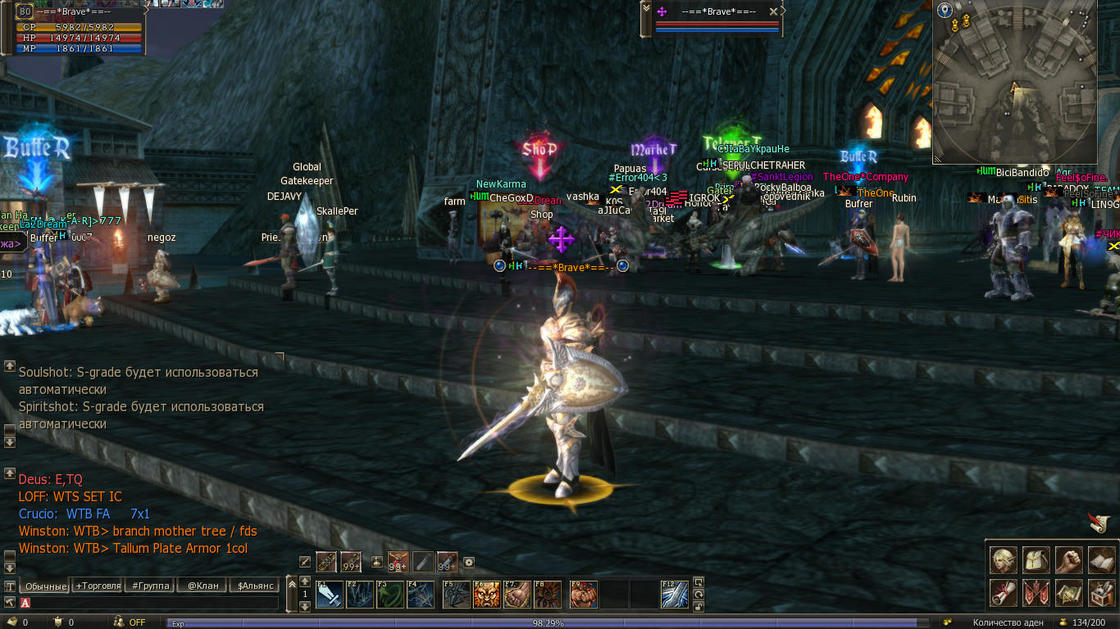The width and height of the screenshot is (1120, 629).
Task: Activate the F1 sword attack skill
Action: 330,595
